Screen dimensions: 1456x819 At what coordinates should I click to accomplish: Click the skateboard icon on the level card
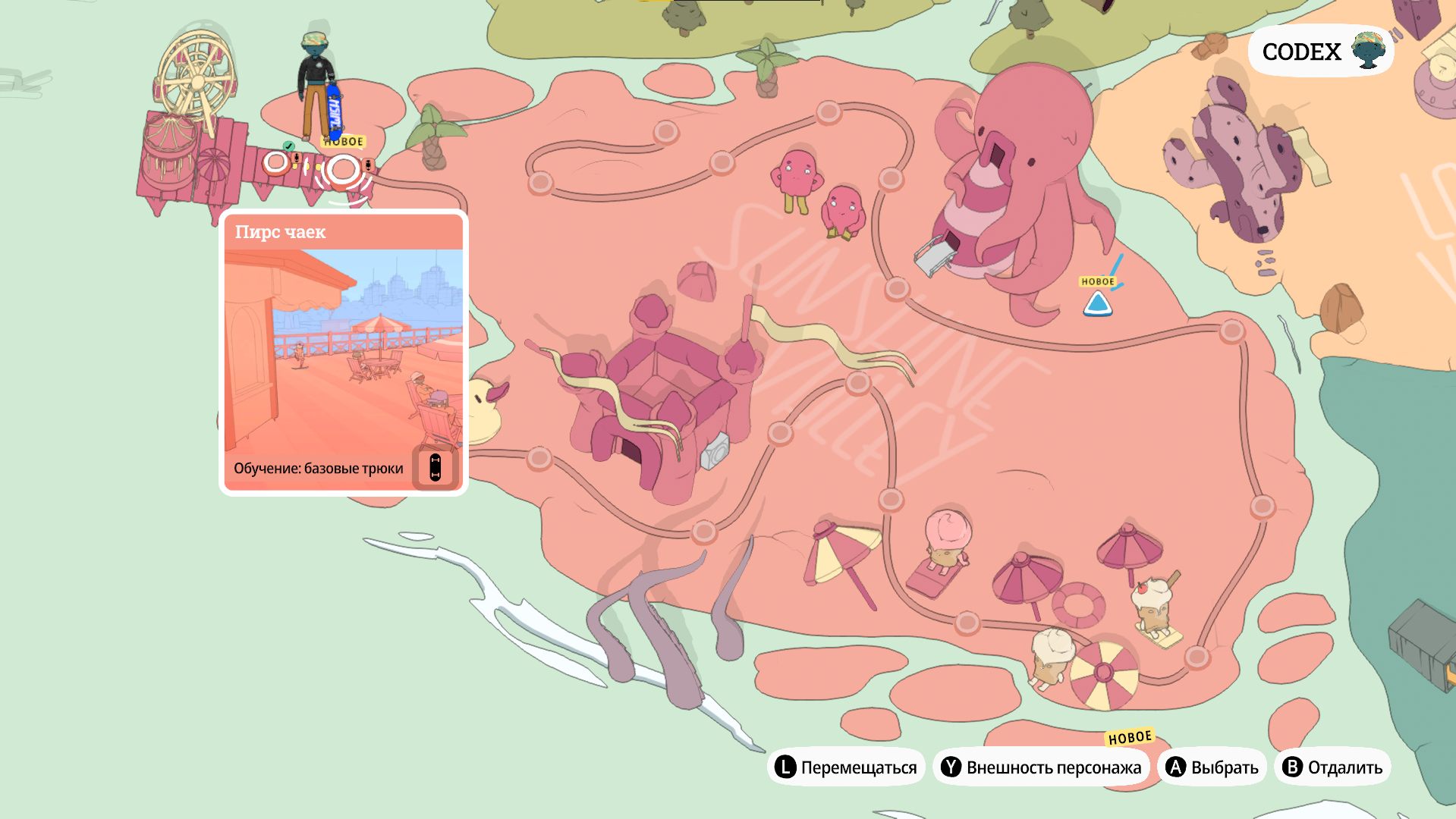point(435,467)
